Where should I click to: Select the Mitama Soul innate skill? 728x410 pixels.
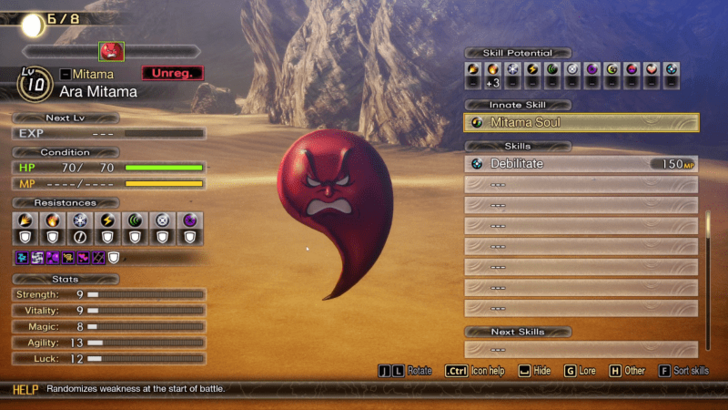point(581,123)
